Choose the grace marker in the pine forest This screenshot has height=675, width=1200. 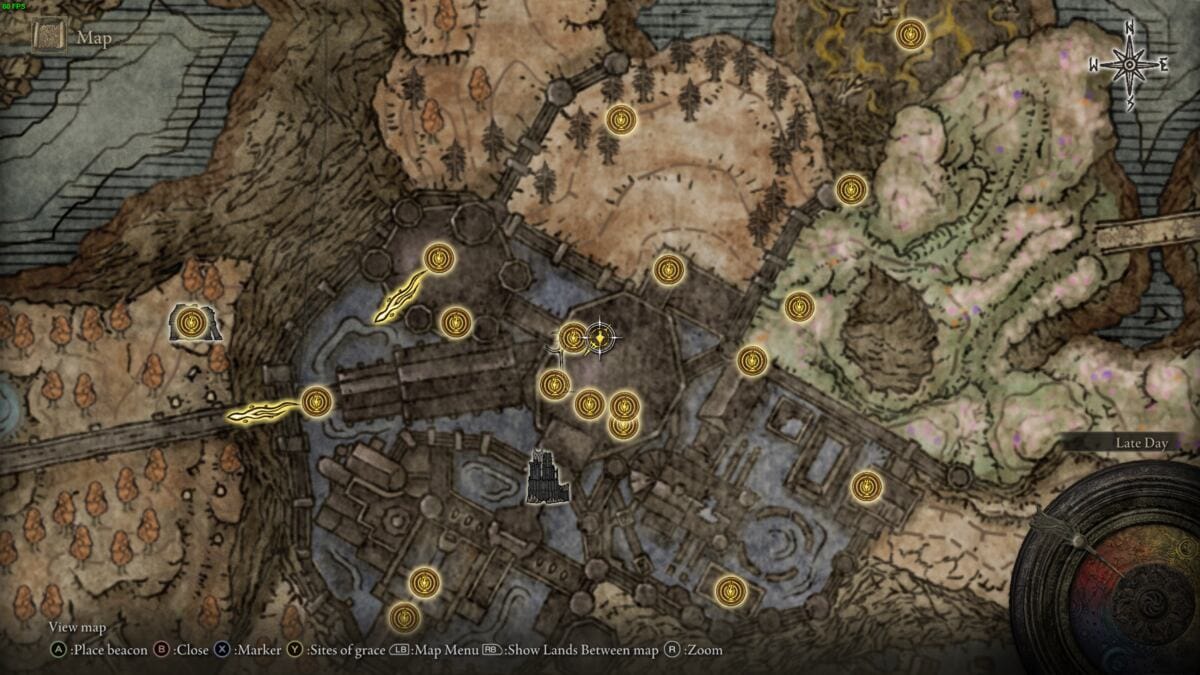tap(621, 120)
